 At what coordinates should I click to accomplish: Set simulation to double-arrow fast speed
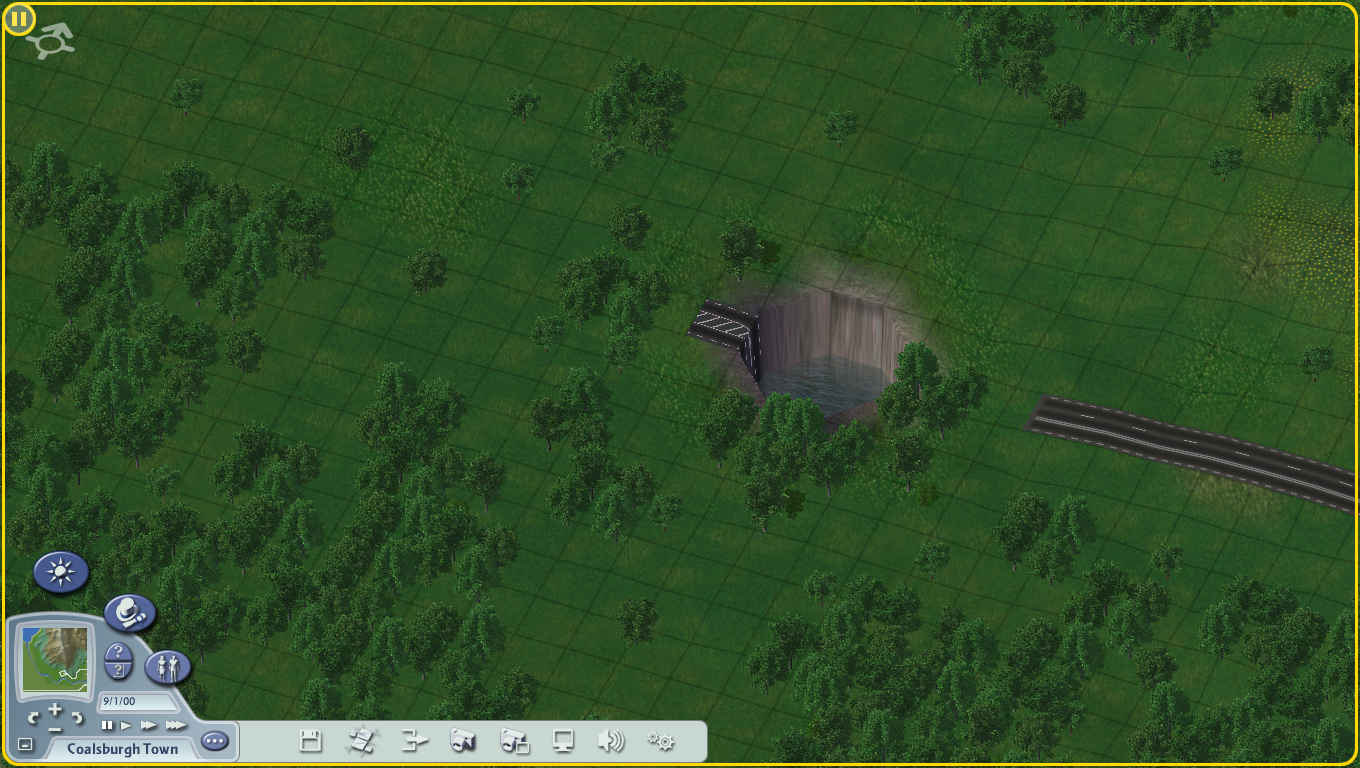[x=149, y=725]
